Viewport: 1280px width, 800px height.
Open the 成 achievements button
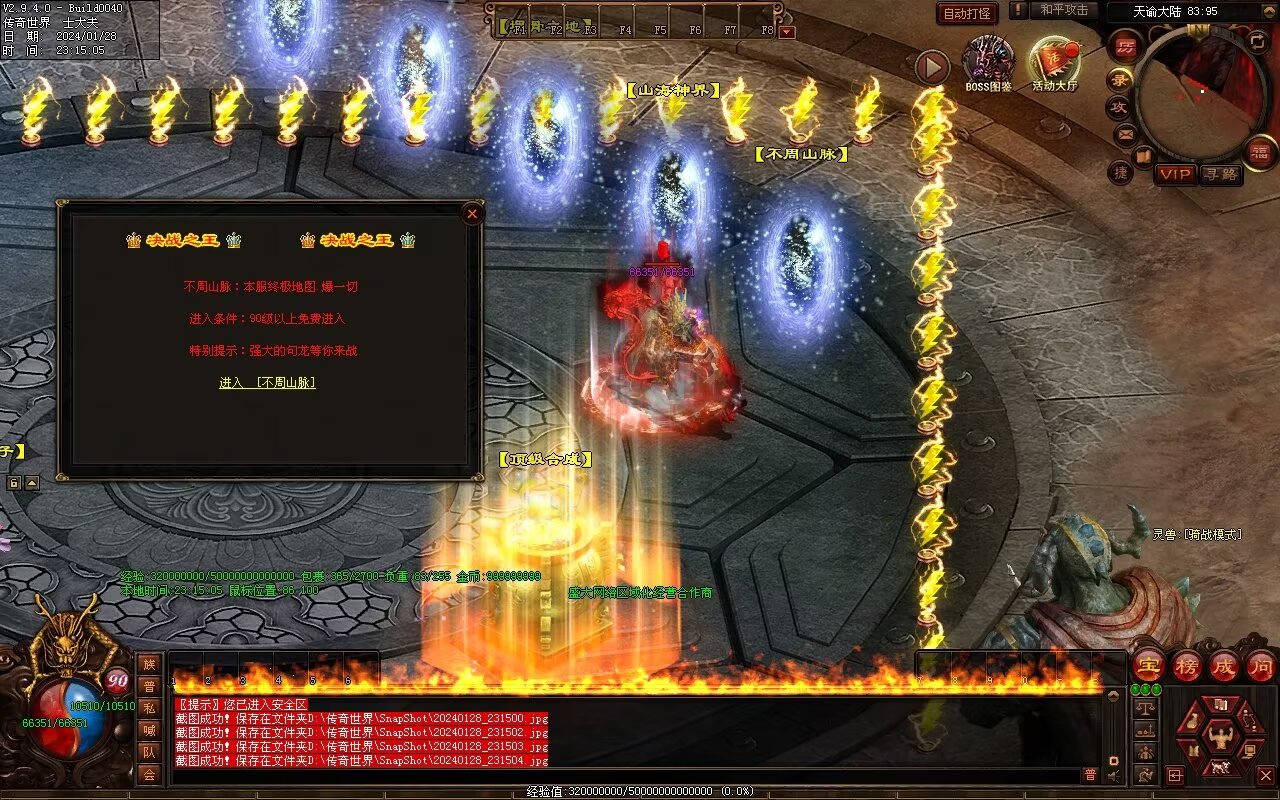point(1224,665)
